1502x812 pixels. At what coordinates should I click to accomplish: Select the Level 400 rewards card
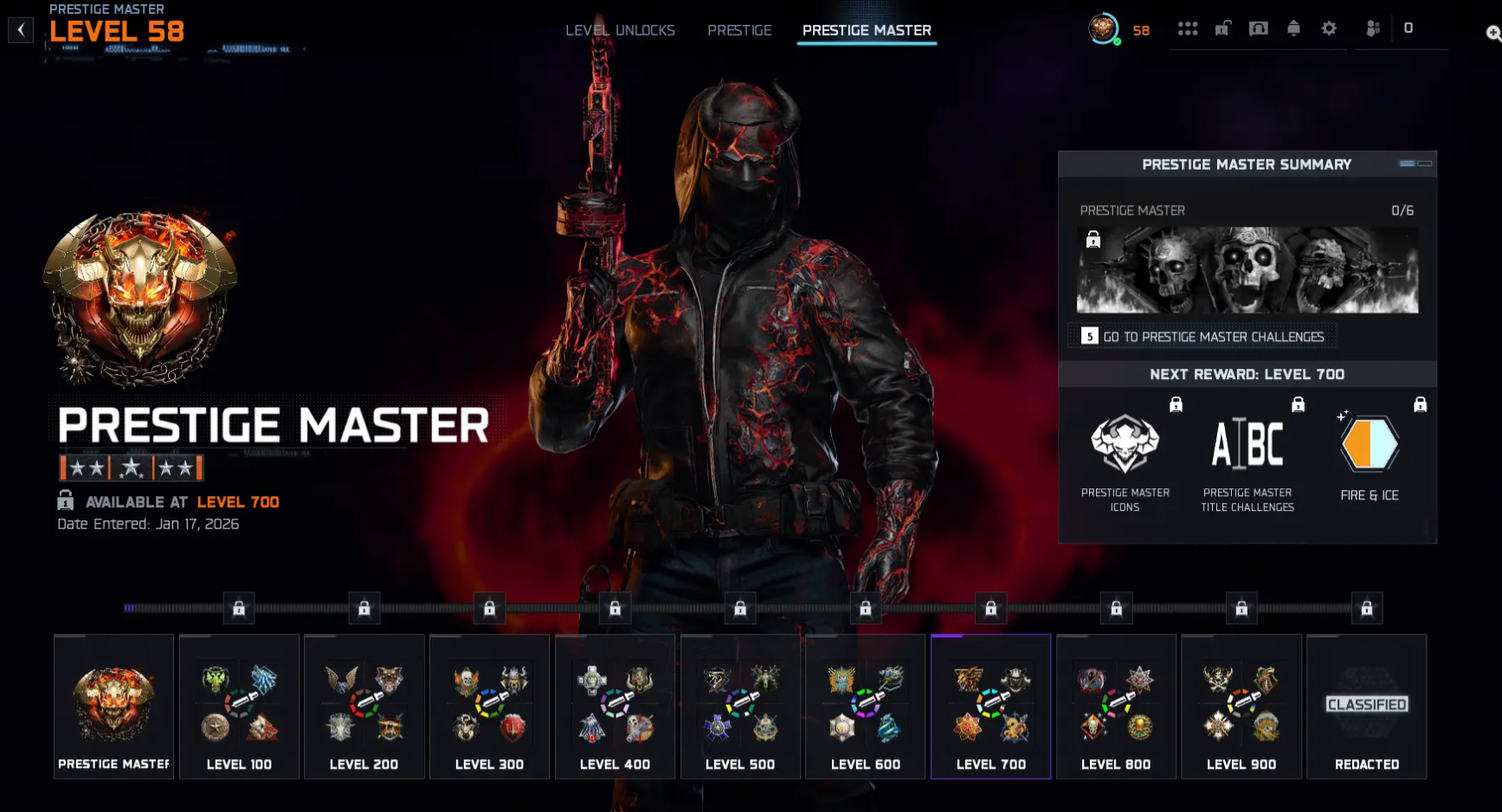click(615, 707)
